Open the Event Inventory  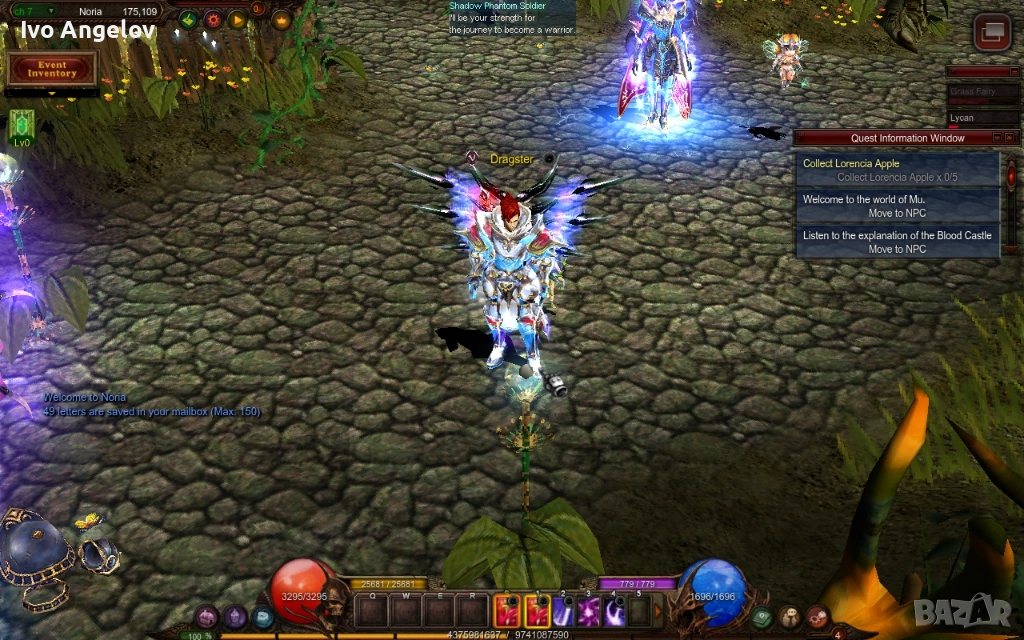click(x=52, y=69)
